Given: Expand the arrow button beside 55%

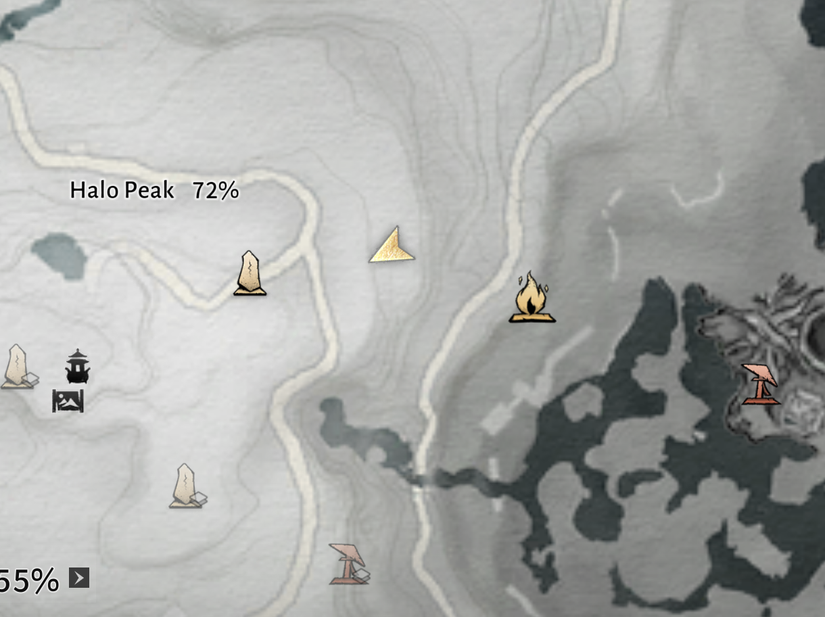Looking at the screenshot, I should pos(79,577).
